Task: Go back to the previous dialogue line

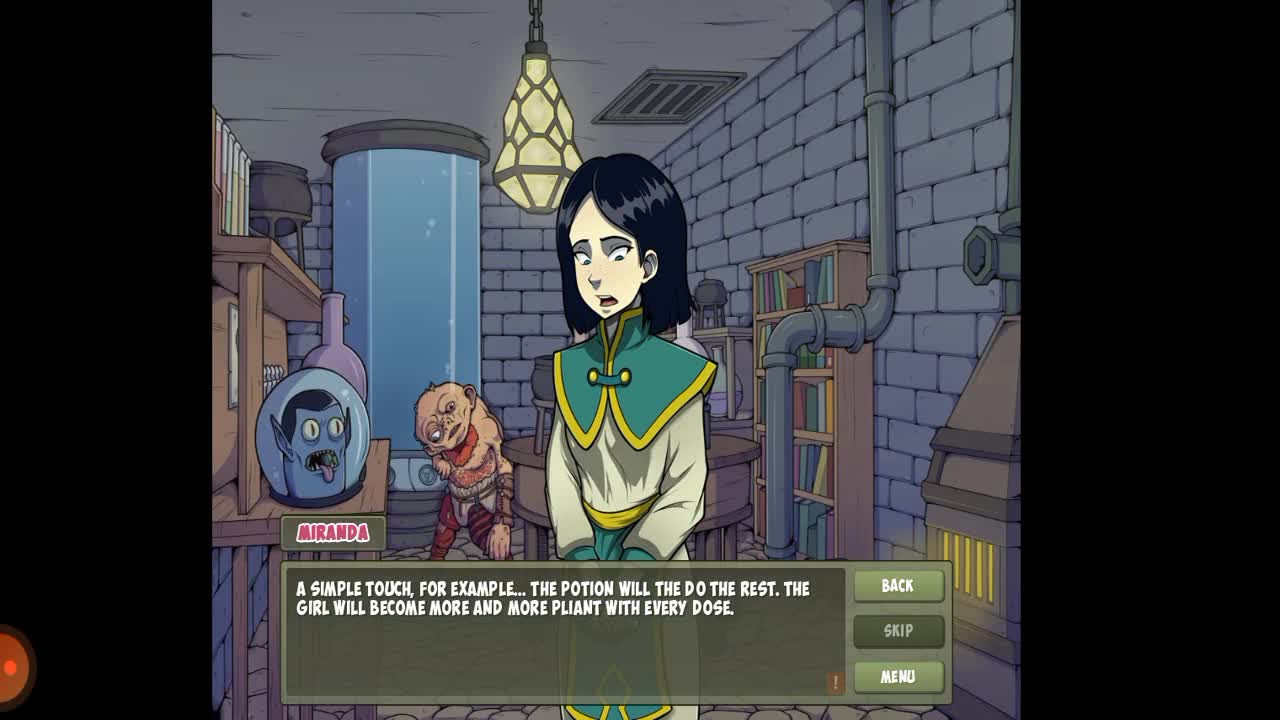Action: (x=898, y=586)
